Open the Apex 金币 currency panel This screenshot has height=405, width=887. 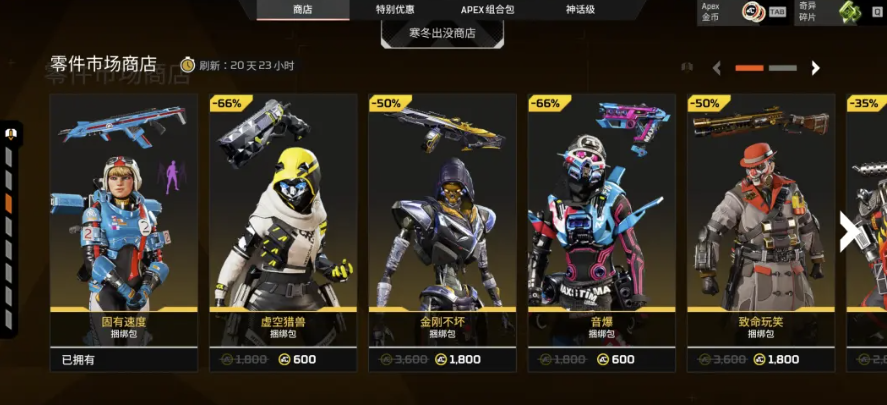coord(744,12)
